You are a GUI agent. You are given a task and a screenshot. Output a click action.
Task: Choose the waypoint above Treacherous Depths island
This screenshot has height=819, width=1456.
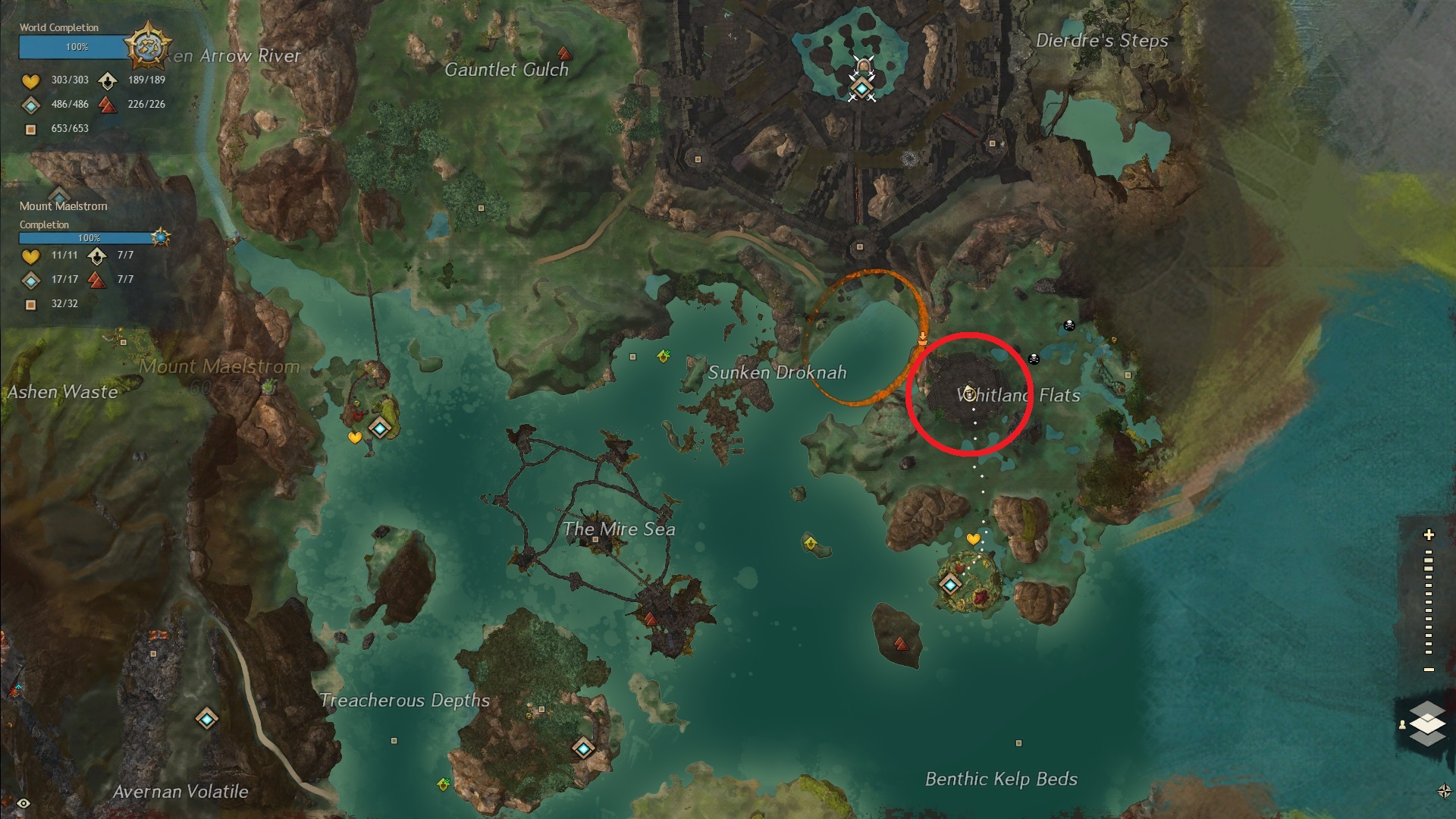pyautogui.click(x=582, y=748)
